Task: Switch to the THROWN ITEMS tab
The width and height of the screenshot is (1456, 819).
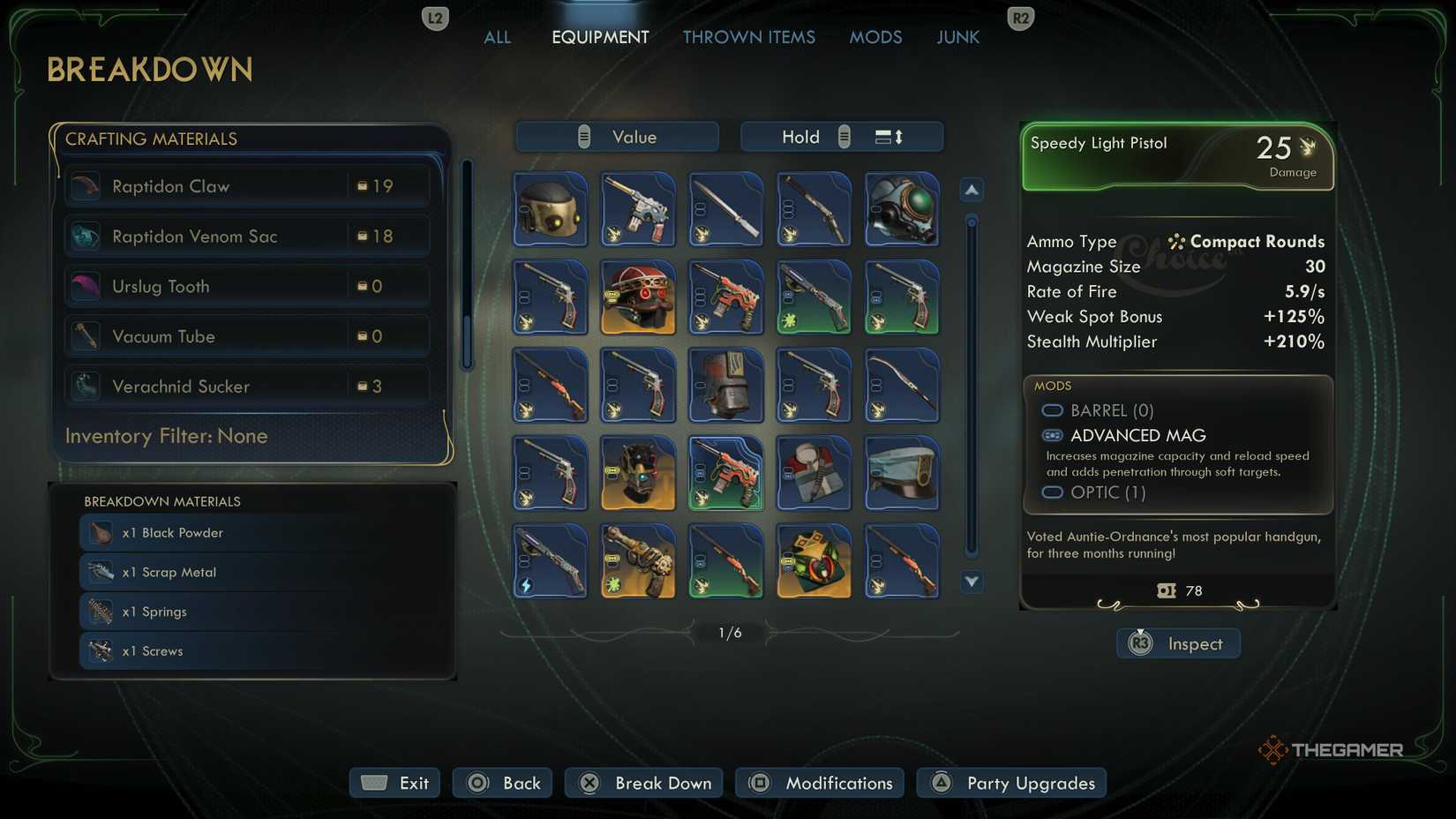Action: click(748, 37)
